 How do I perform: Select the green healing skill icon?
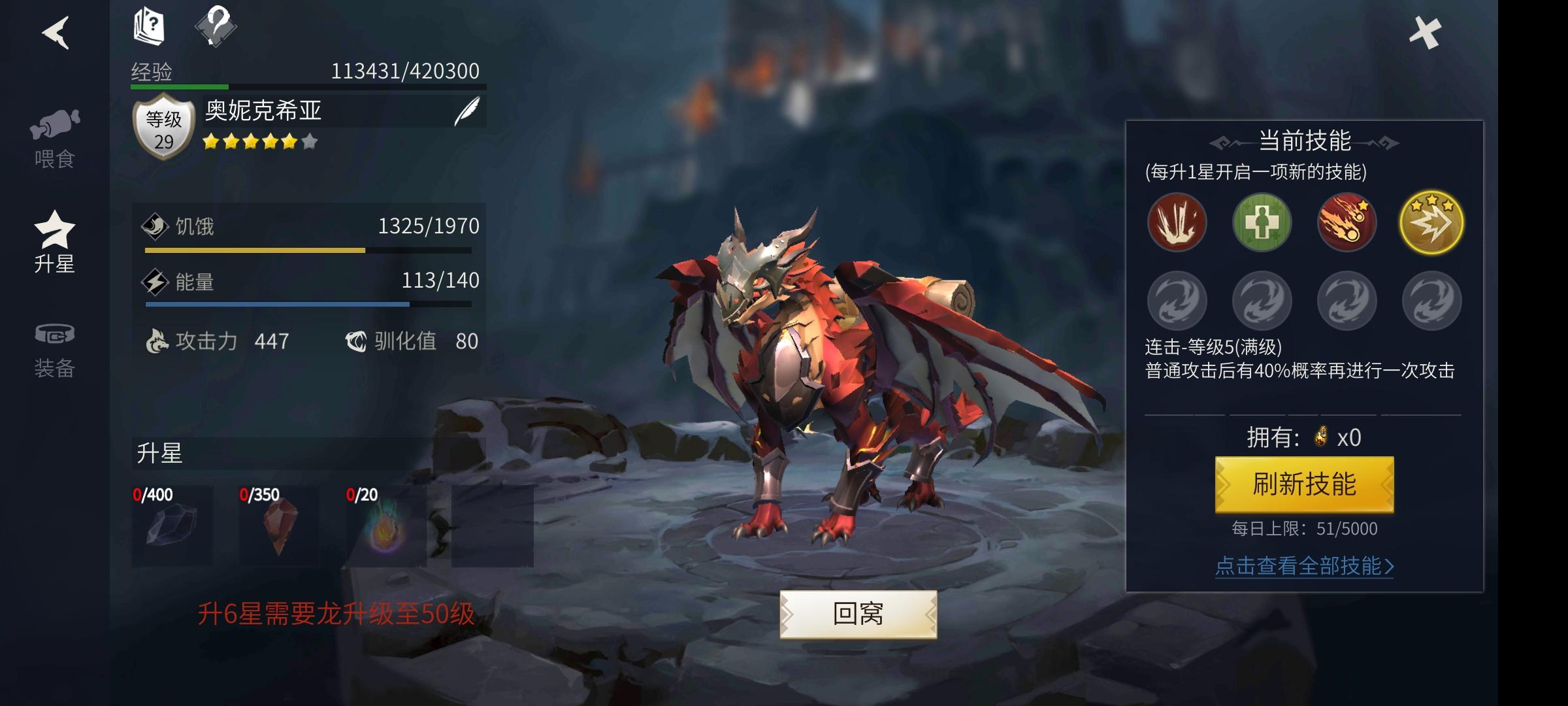click(1262, 222)
